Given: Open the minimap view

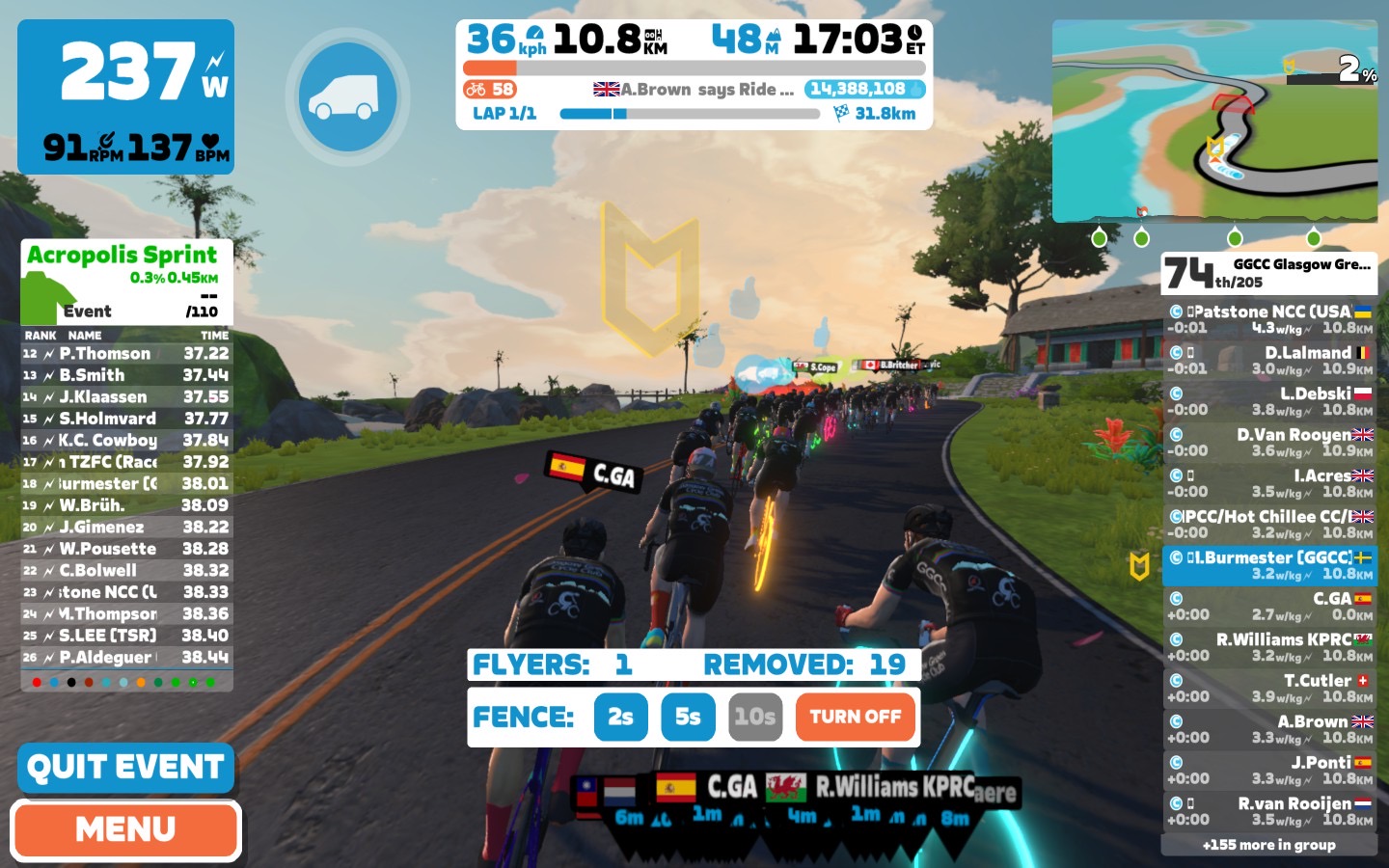Looking at the screenshot, I should tap(1214, 121).
